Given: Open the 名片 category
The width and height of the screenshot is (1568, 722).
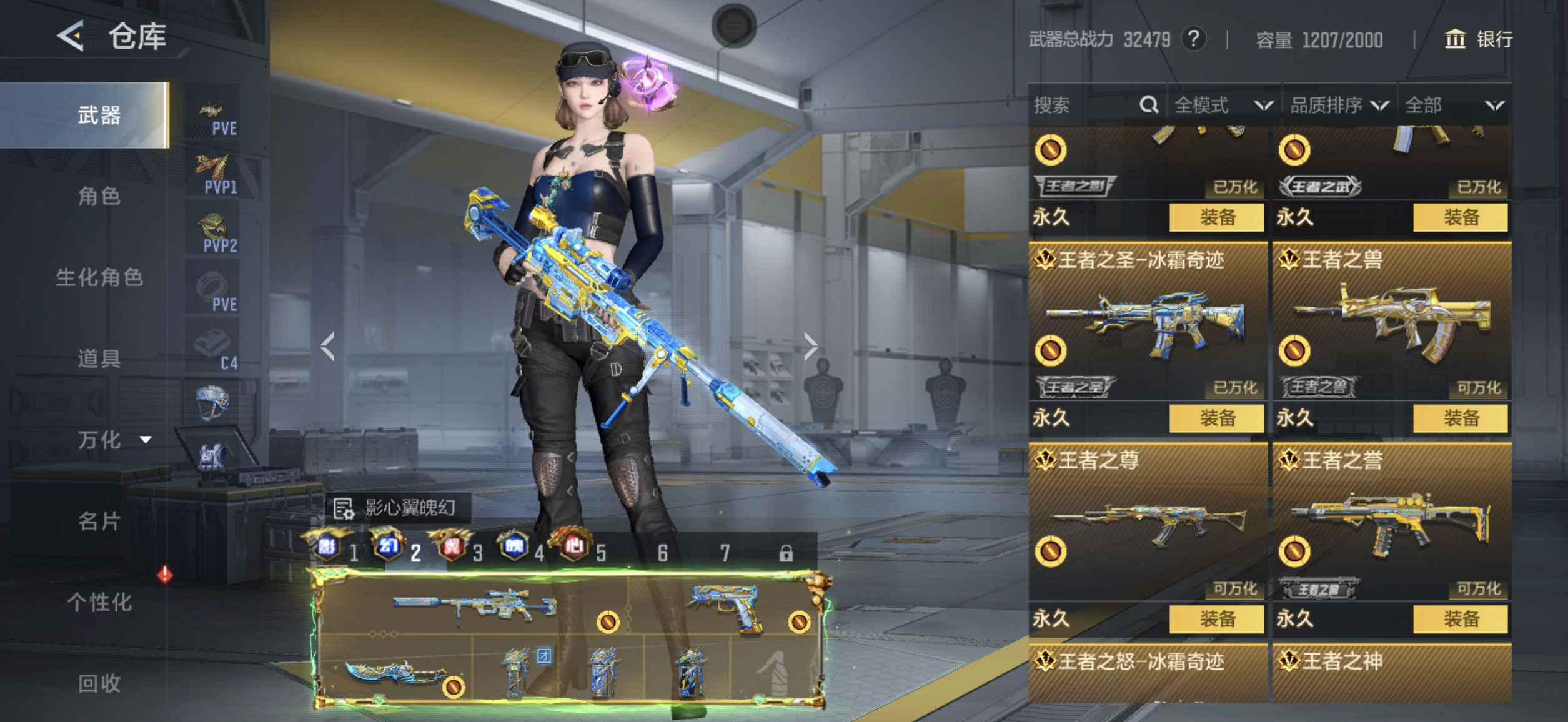Looking at the screenshot, I should coord(99,521).
